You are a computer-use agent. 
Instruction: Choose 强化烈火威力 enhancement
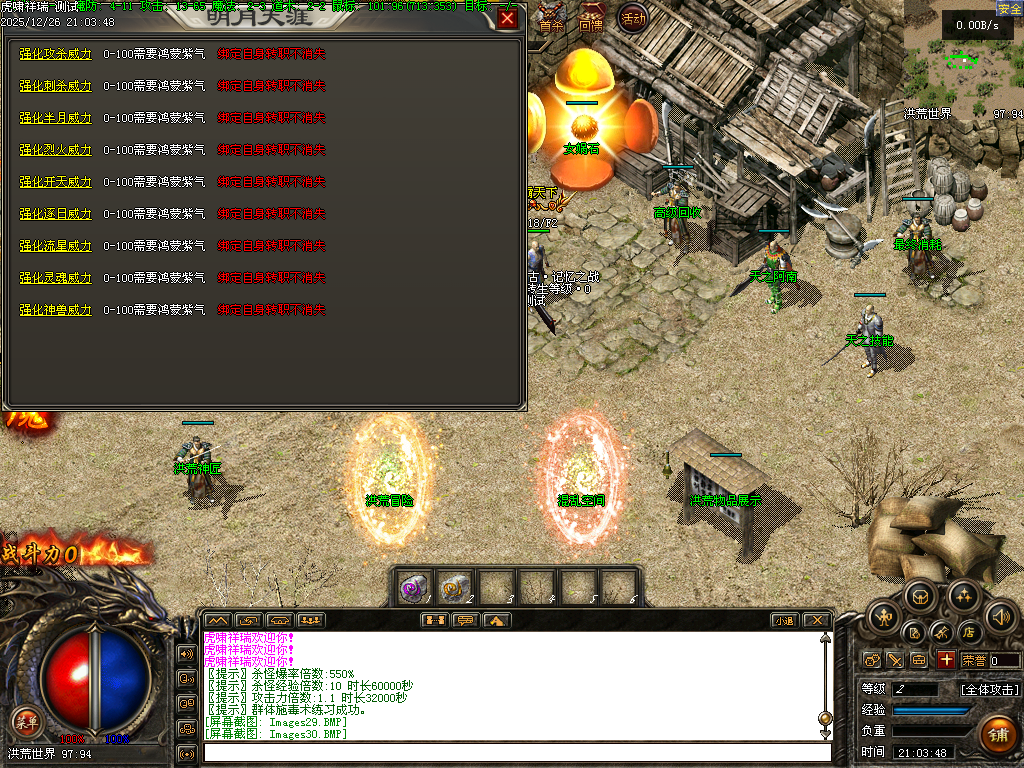click(x=56, y=150)
